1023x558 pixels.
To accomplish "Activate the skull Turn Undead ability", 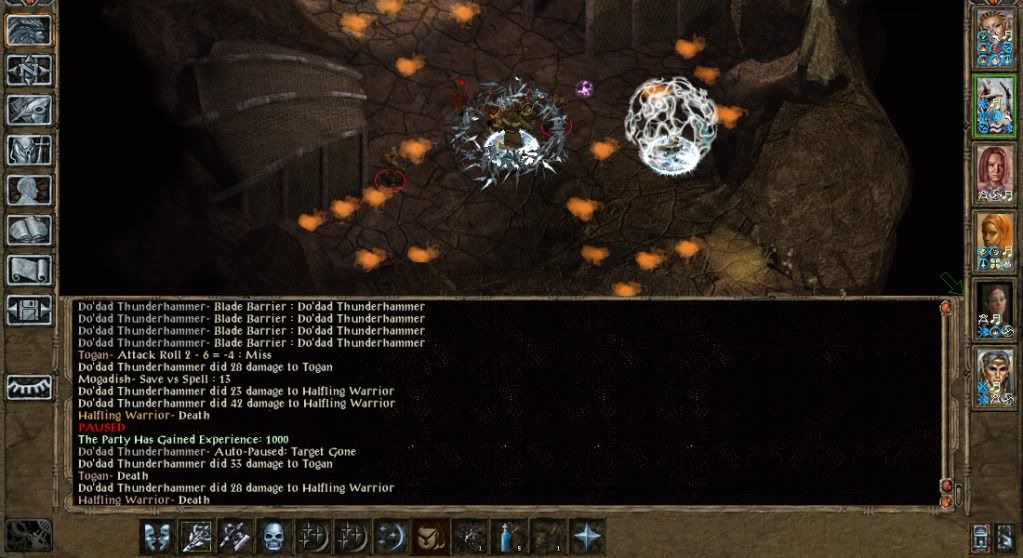I will tap(272, 535).
